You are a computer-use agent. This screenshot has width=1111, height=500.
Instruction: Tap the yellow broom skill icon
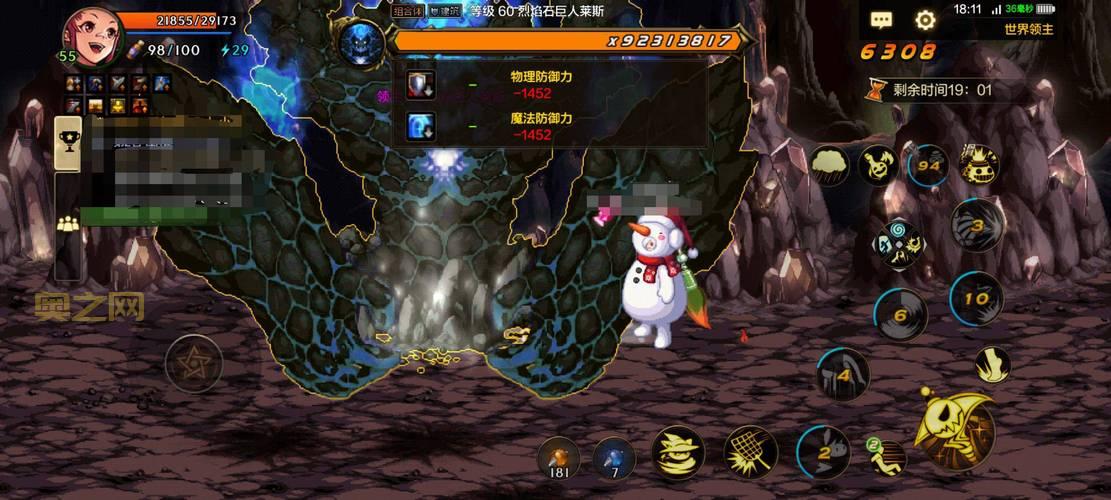pyautogui.click(x=992, y=364)
